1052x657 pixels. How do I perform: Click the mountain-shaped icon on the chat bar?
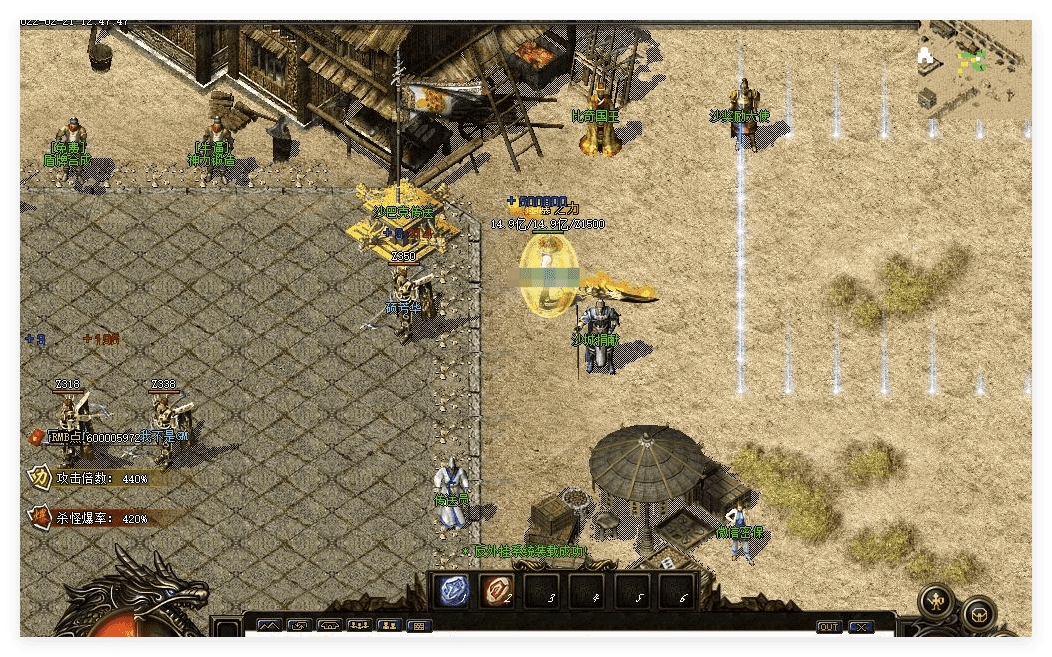pos(270,626)
